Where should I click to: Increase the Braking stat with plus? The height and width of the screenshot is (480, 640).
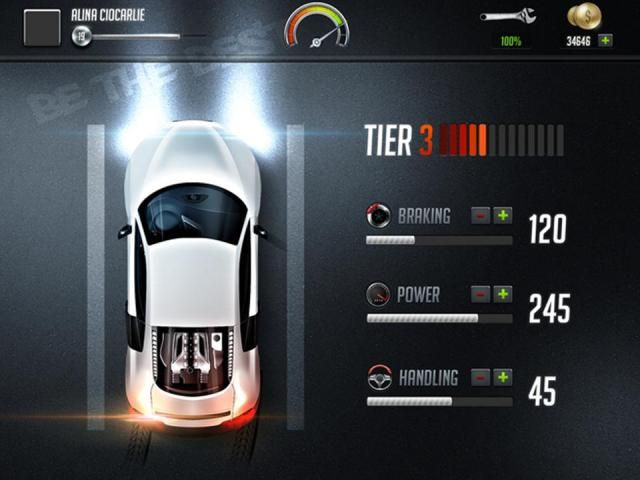tap(502, 215)
